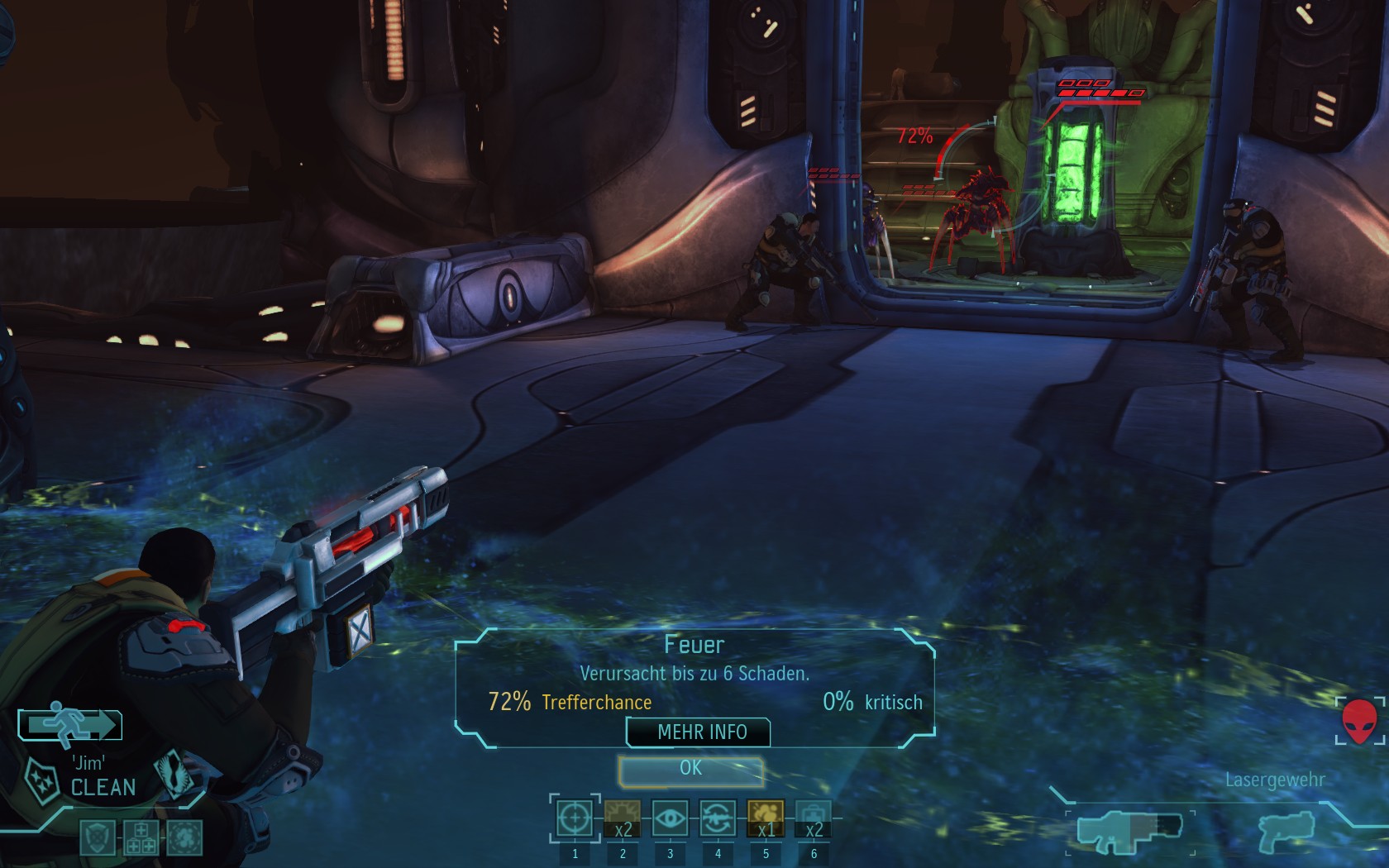Click the dashed-circle smoke perk icon
This screenshot has width=1389, height=868.
click(184, 837)
